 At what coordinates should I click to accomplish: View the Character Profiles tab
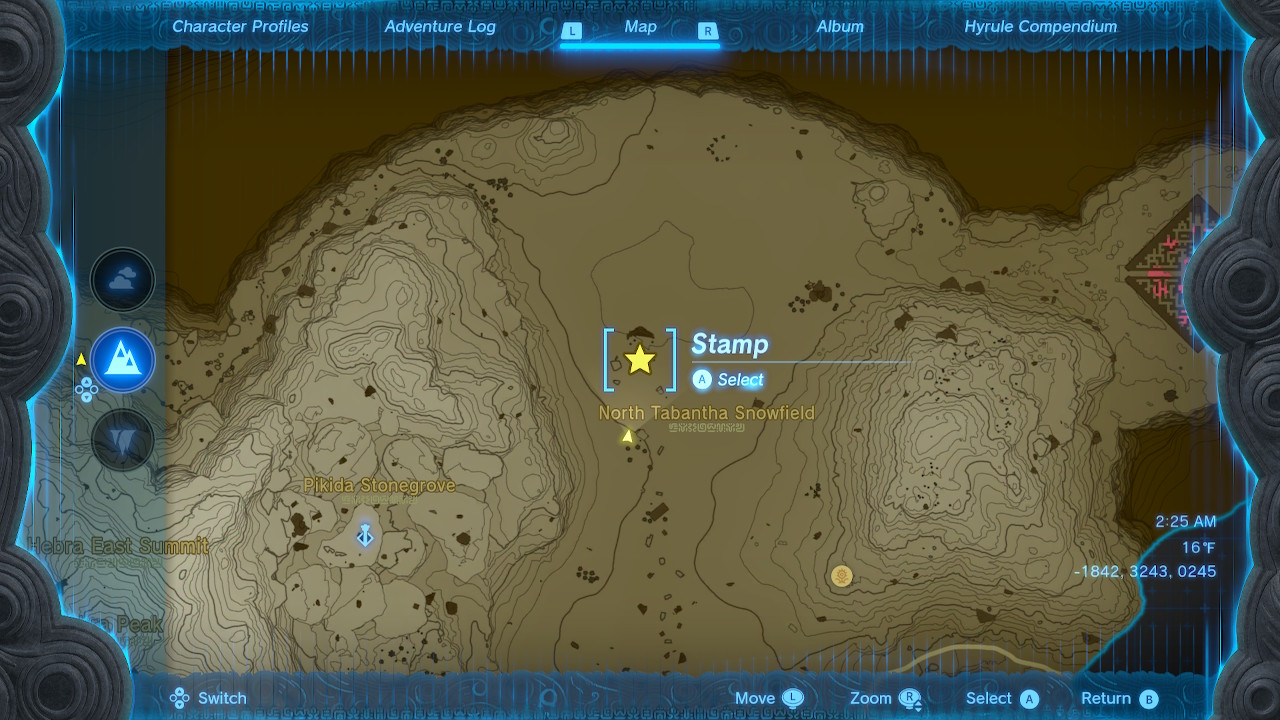[240, 26]
